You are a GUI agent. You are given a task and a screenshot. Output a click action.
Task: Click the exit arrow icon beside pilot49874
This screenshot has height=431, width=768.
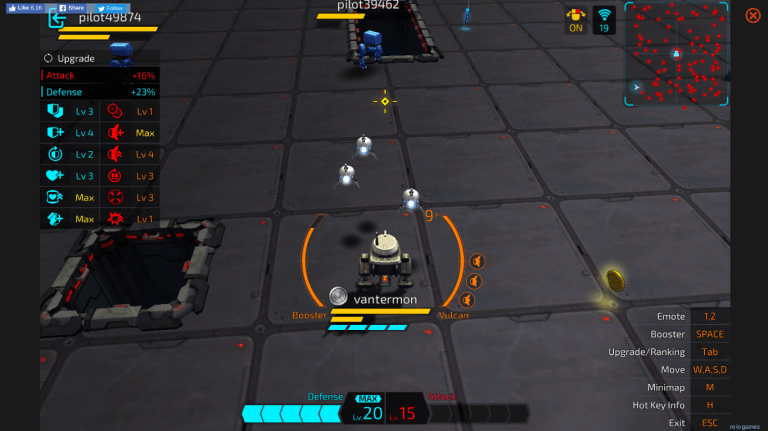tap(56, 19)
